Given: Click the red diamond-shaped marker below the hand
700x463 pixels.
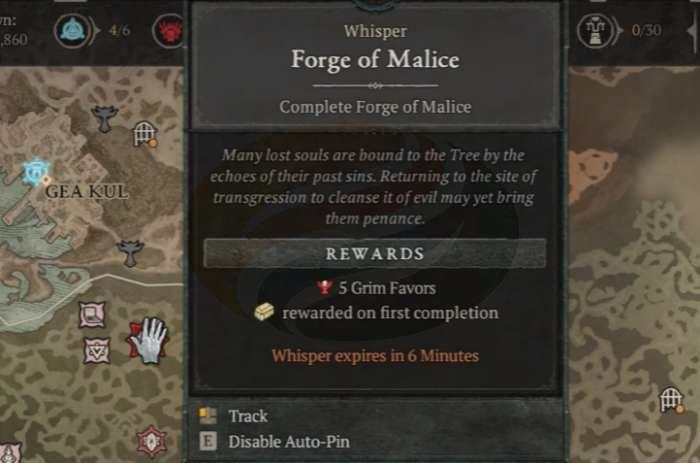Looking at the screenshot, I should [x=151, y=438].
